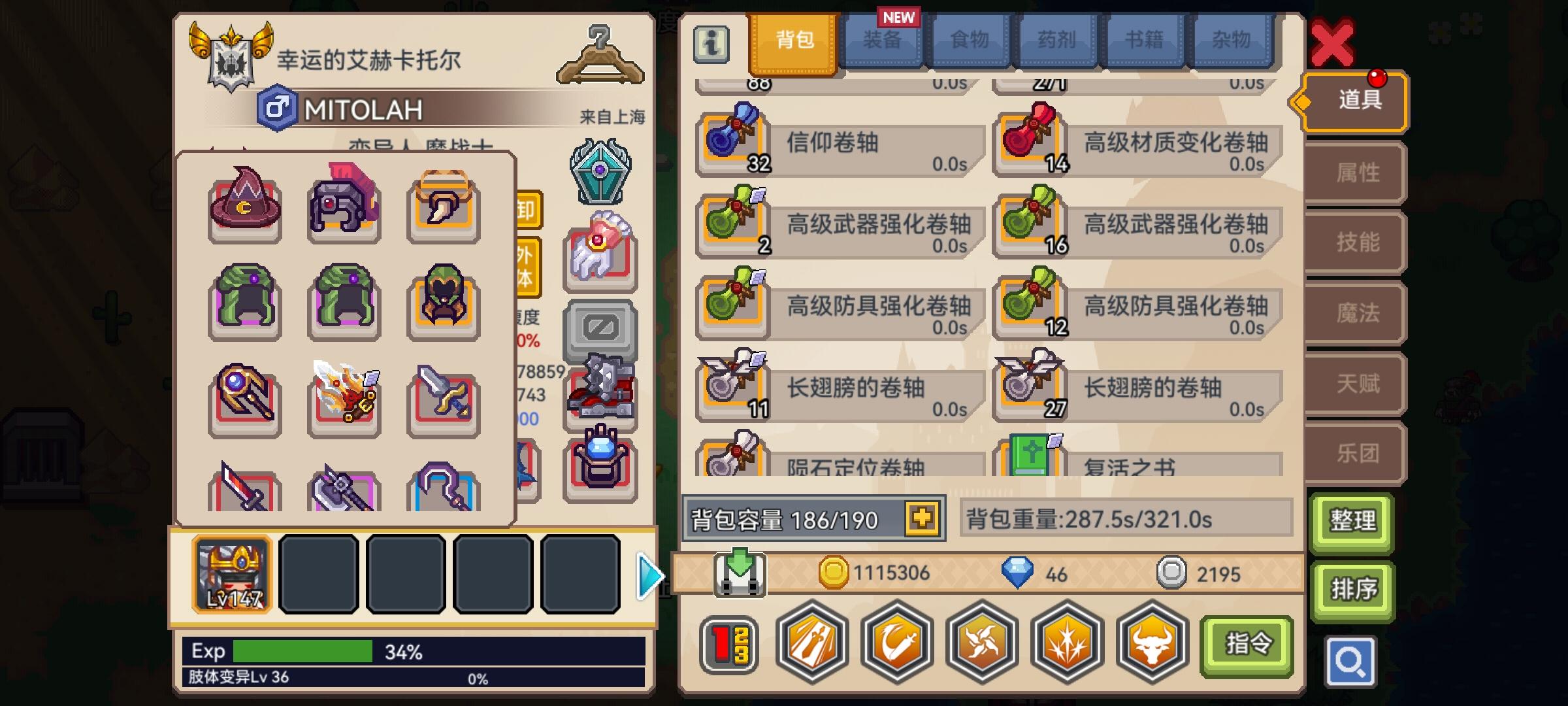
Task: Select the character portrait showing Lv147
Action: coord(233,574)
